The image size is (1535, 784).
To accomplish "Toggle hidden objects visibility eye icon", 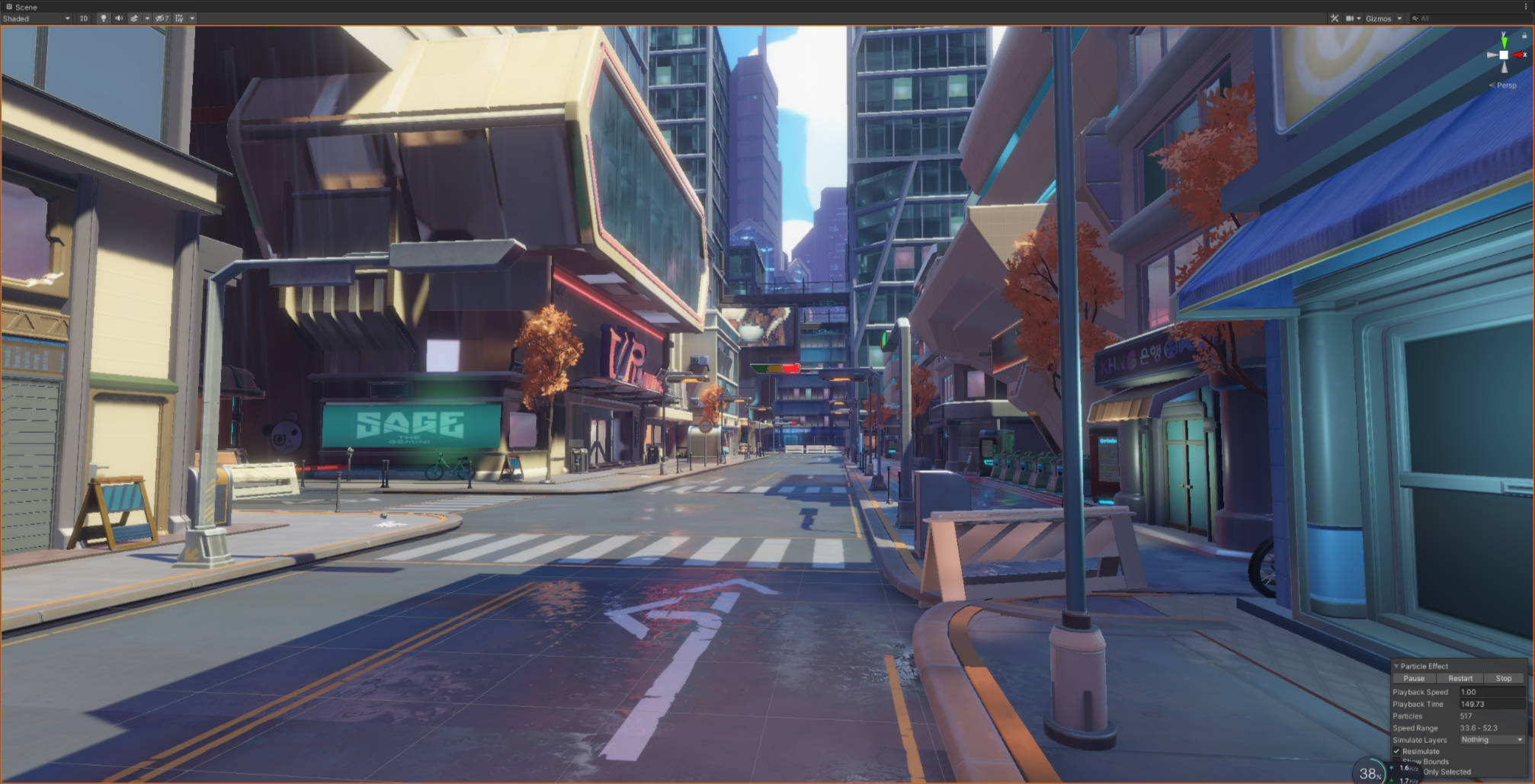I will [162, 18].
